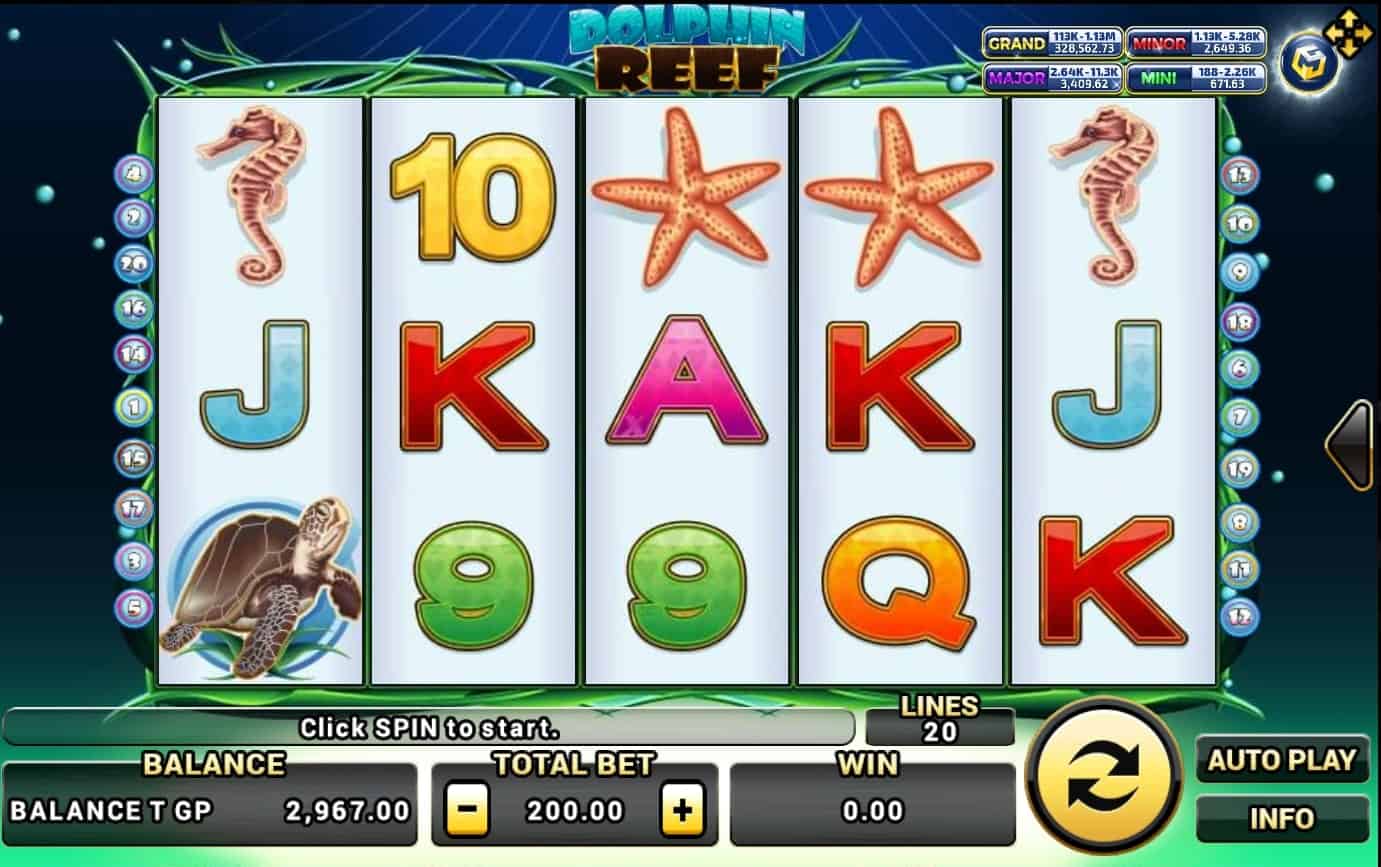This screenshot has height=867, width=1381.
Task: Click the MAJOR jackpot panel
Action: tap(1052, 78)
